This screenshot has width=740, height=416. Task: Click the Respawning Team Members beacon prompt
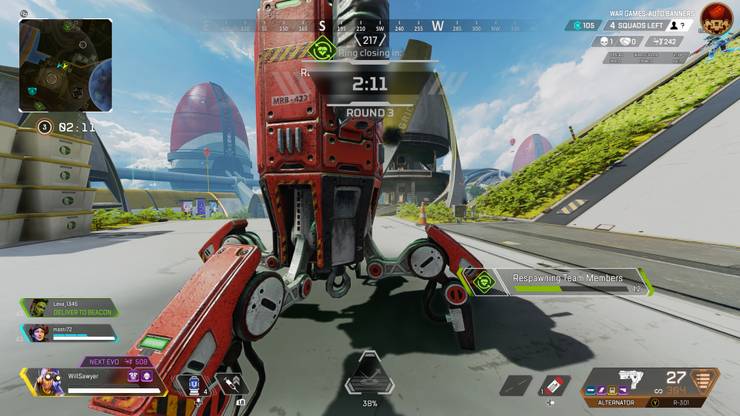[566, 281]
